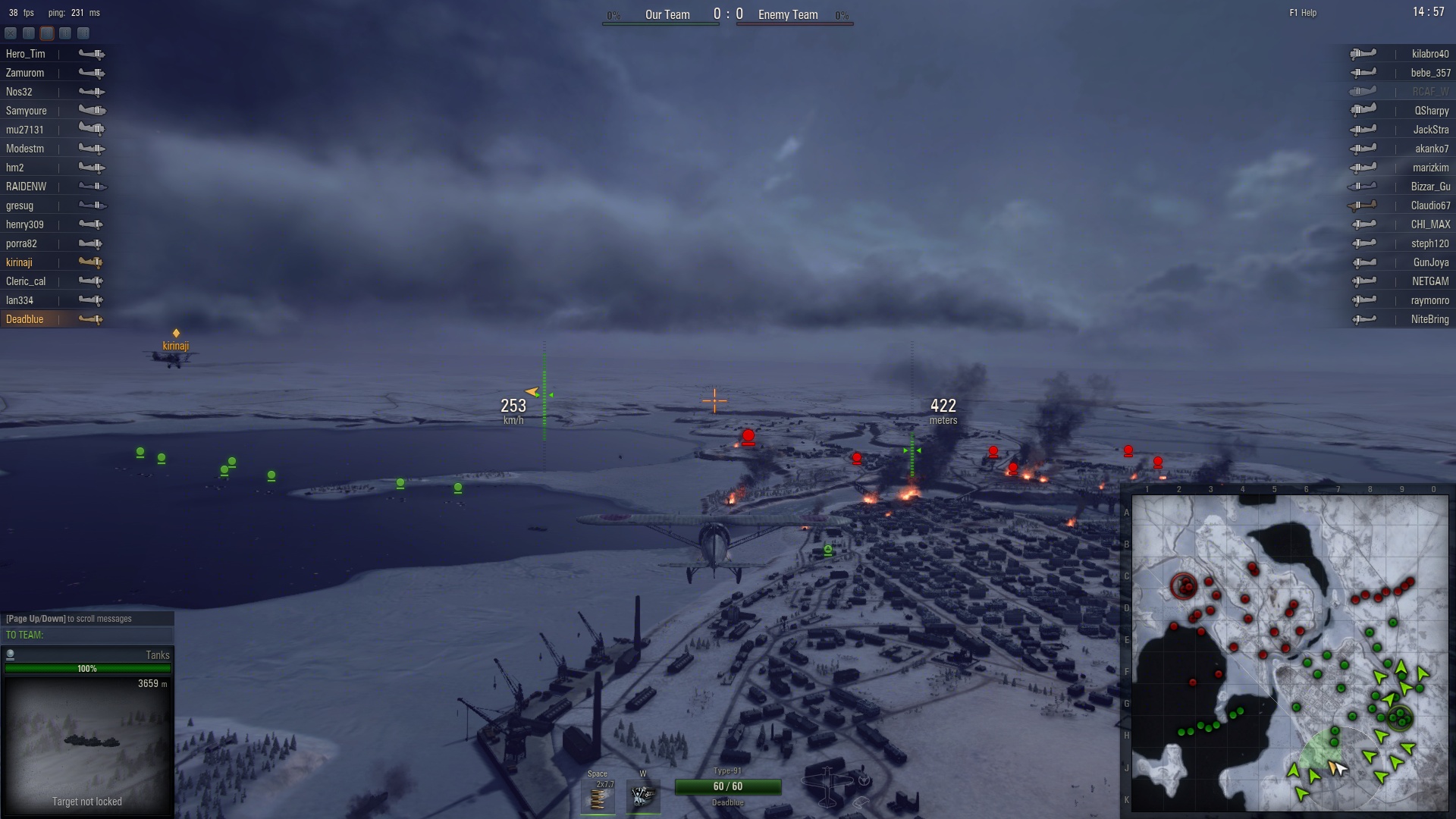The width and height of the screenshot is (1456, 819).
Task: Activate the engine boost slot
Action: tap(643, 796)
